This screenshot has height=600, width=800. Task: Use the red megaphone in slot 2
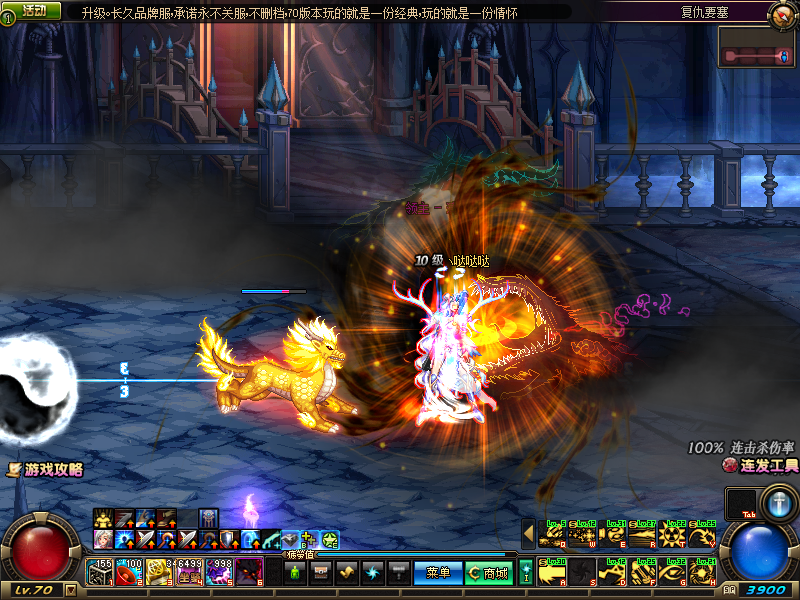pyautogui.click(x=129, y=572)
